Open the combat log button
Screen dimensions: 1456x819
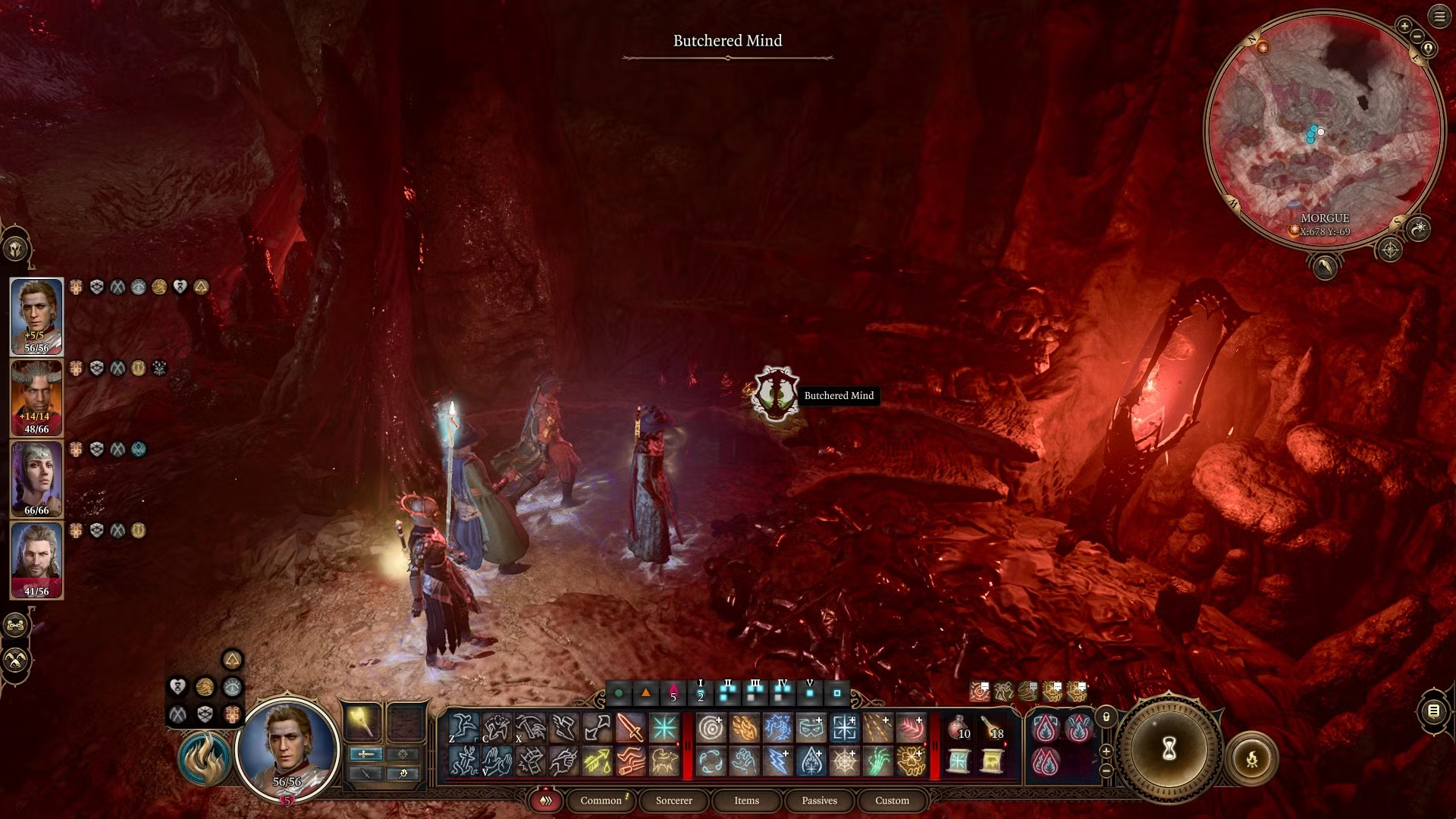coord(1433,711)
